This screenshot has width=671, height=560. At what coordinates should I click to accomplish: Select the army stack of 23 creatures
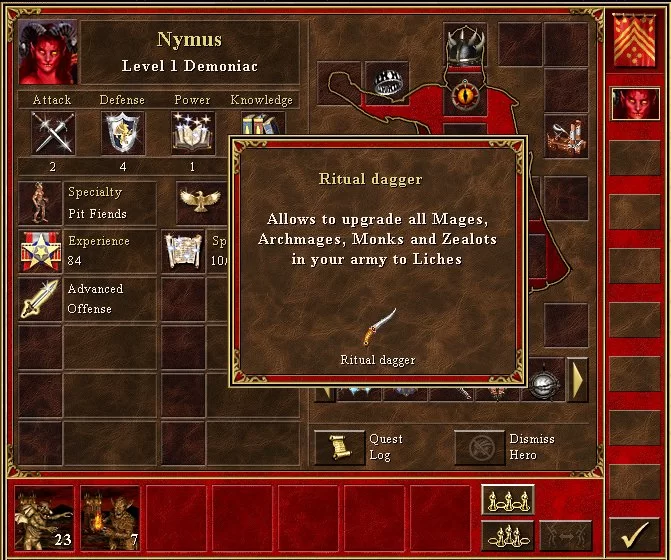pyautogui.click(x=44, y=517)
